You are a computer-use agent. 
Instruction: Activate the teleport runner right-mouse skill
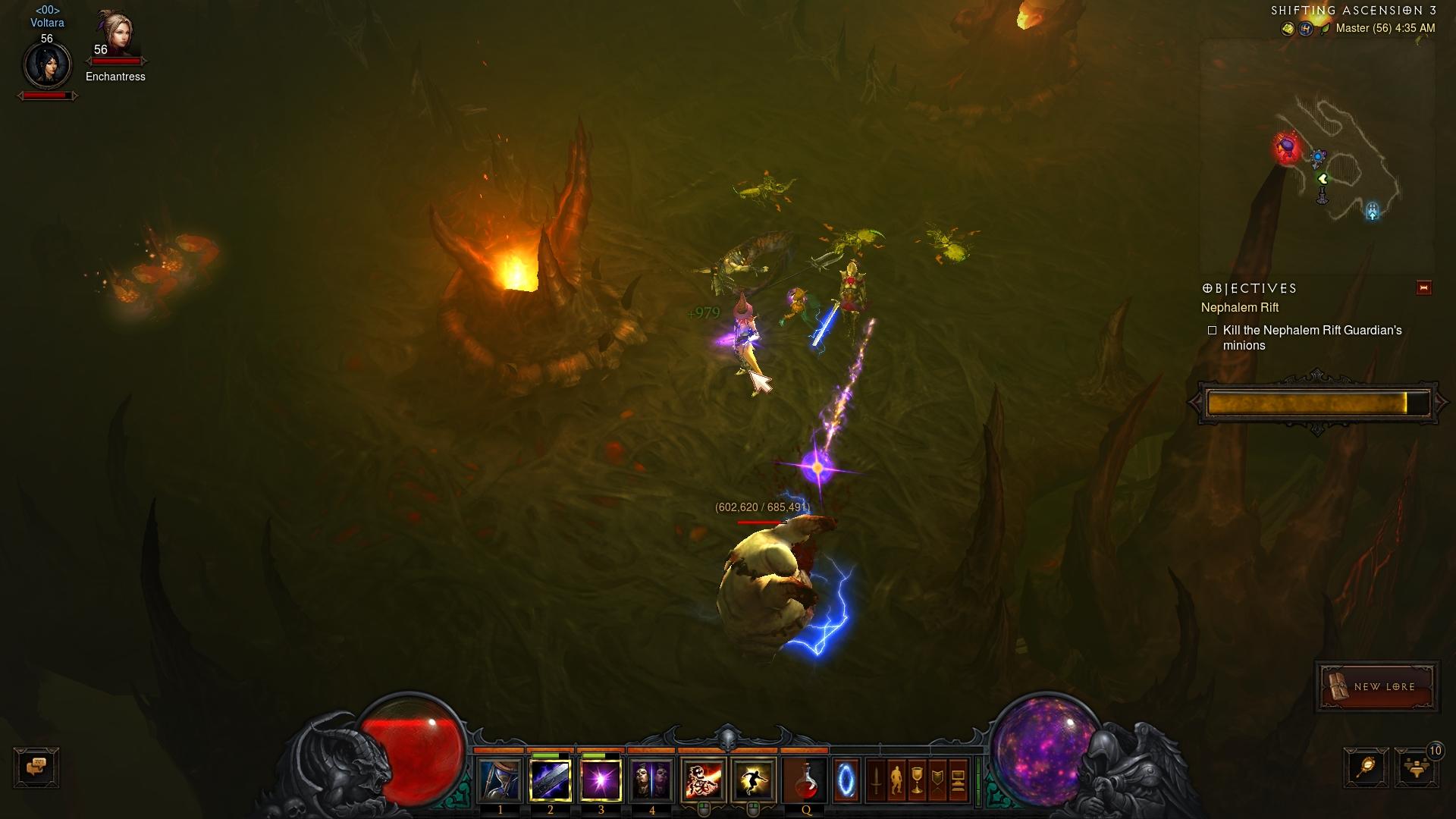click(754, 780)
